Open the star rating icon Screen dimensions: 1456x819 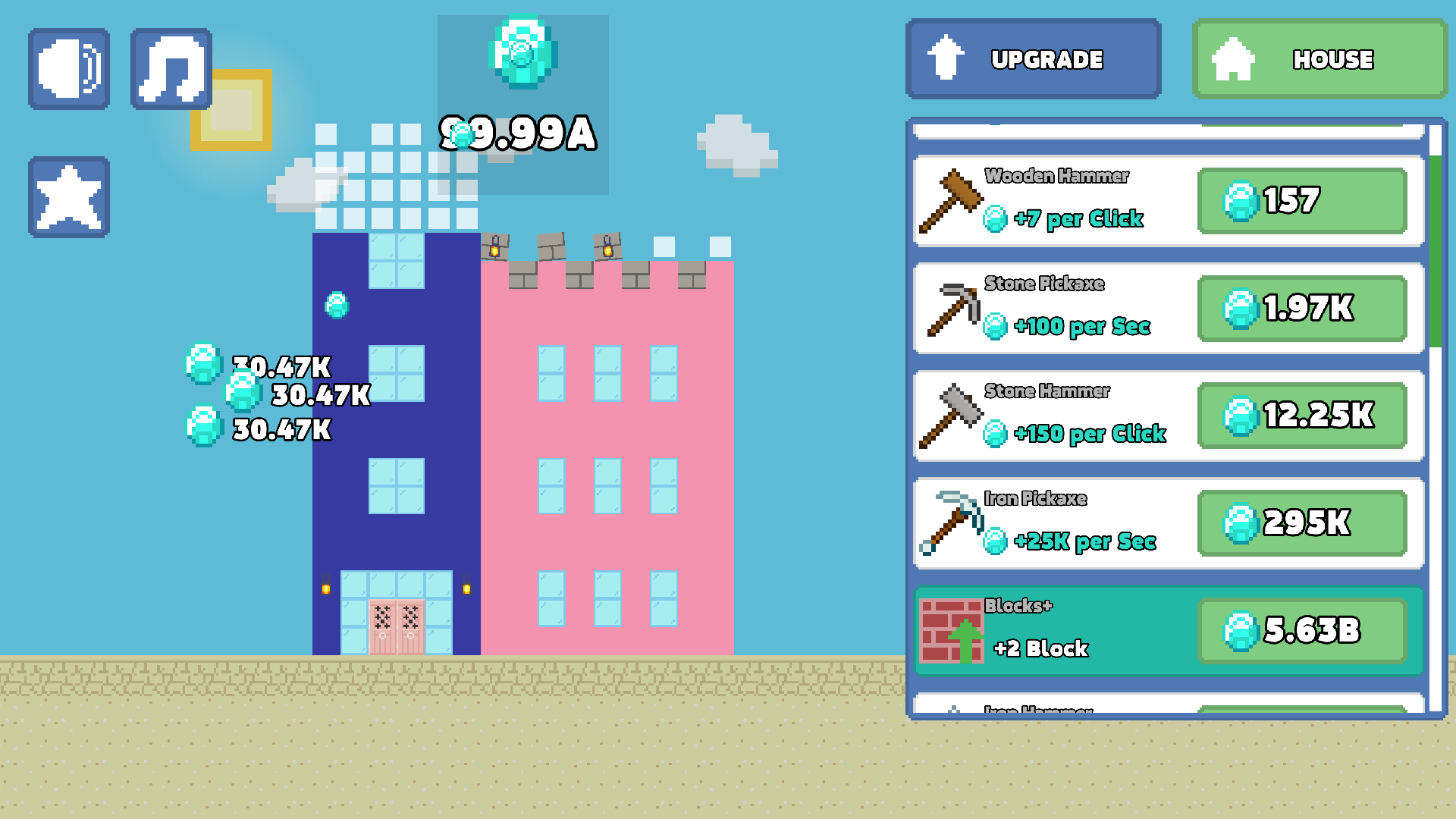pyautogui.click(x=68, y=195)
